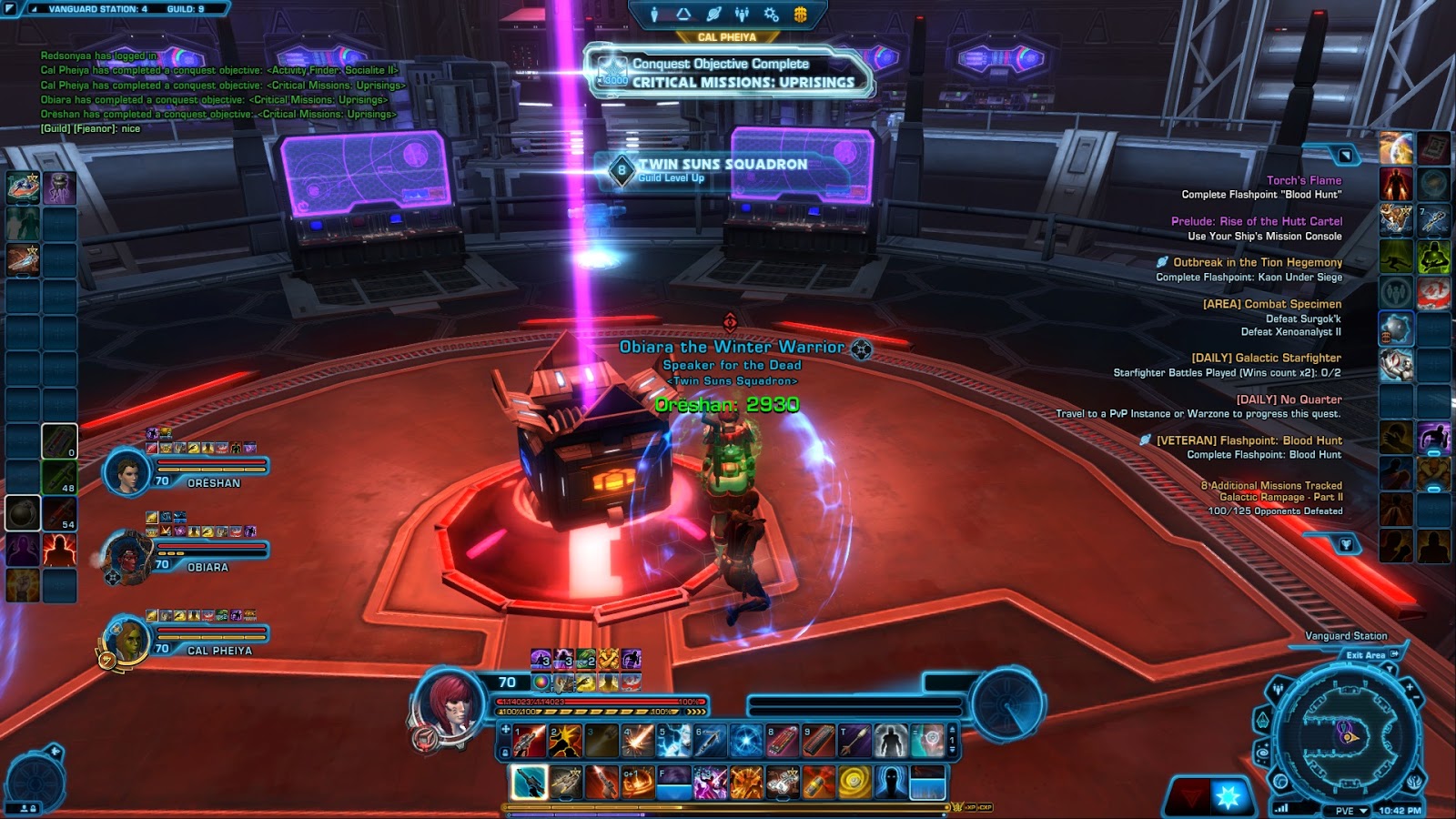The height and width of the screenshot is (819, 1456).
Task: Click the grenade ability in the T slot
Action: [854, 741]
